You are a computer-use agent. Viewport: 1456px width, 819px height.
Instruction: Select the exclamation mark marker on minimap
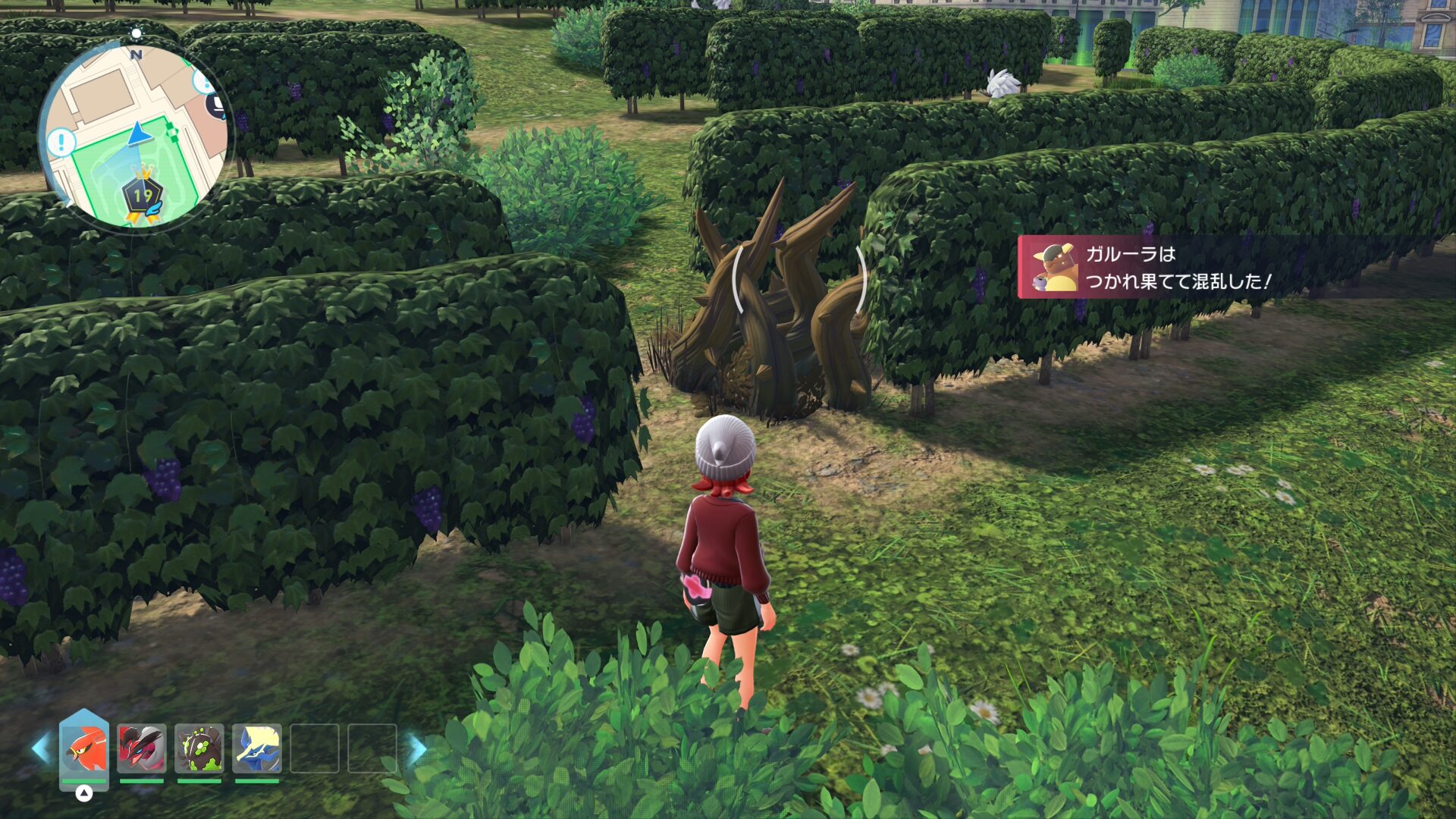pyautogui.click(x=61, y=142)
